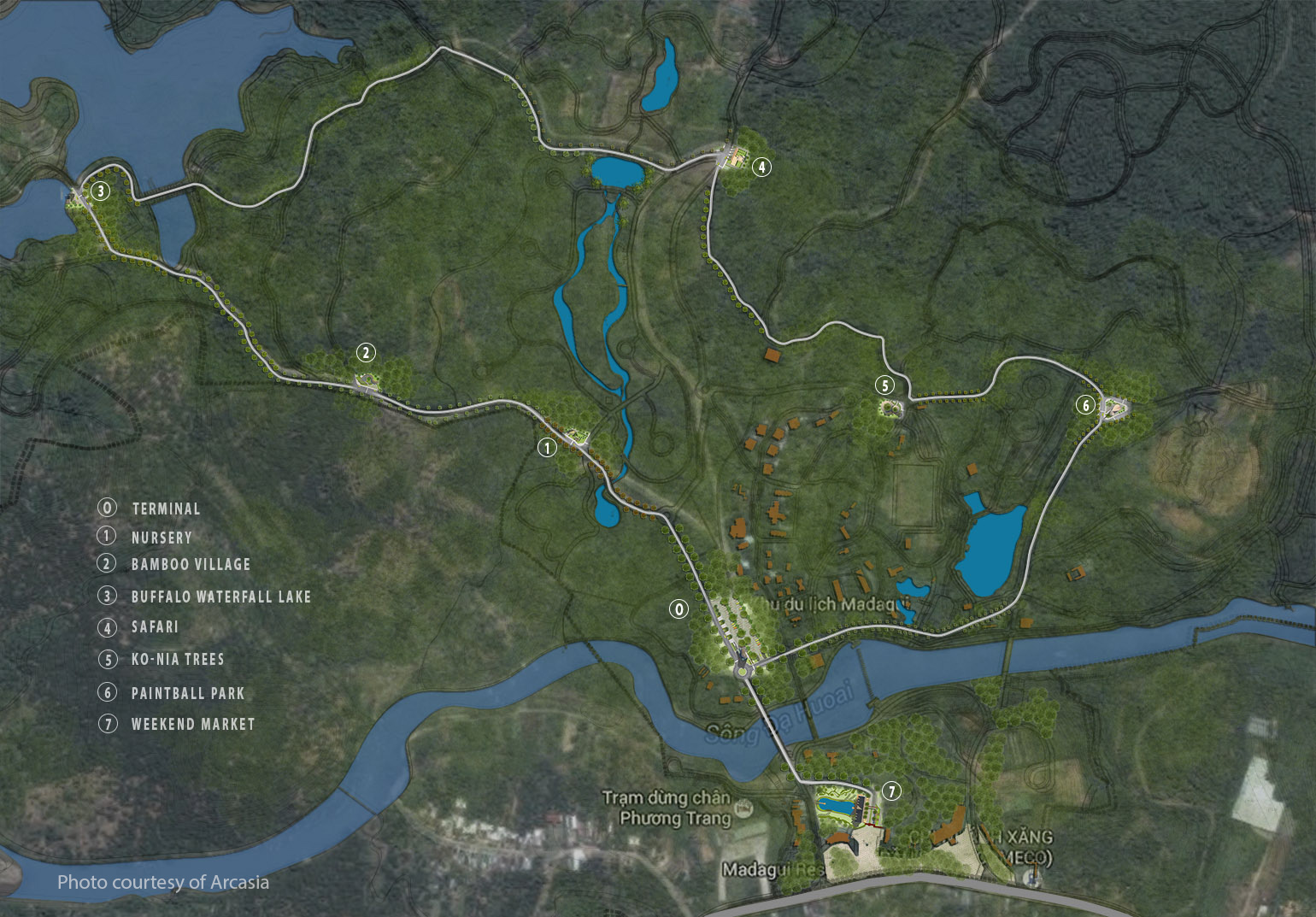The height and width of the screenshot is (917, 1316).
Task: Select map marker 4 on the route
Action: 761,167
